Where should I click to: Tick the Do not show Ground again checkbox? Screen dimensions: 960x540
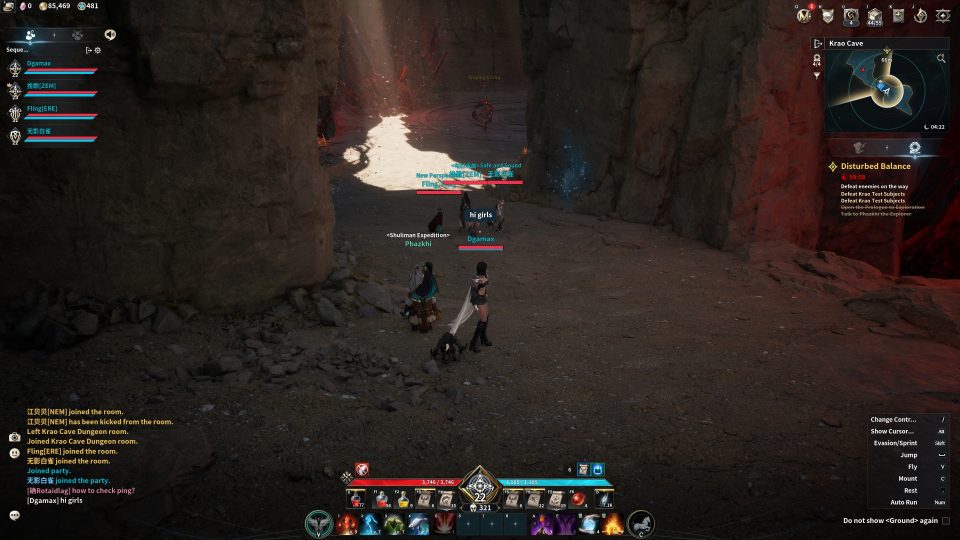click(946, 520)
